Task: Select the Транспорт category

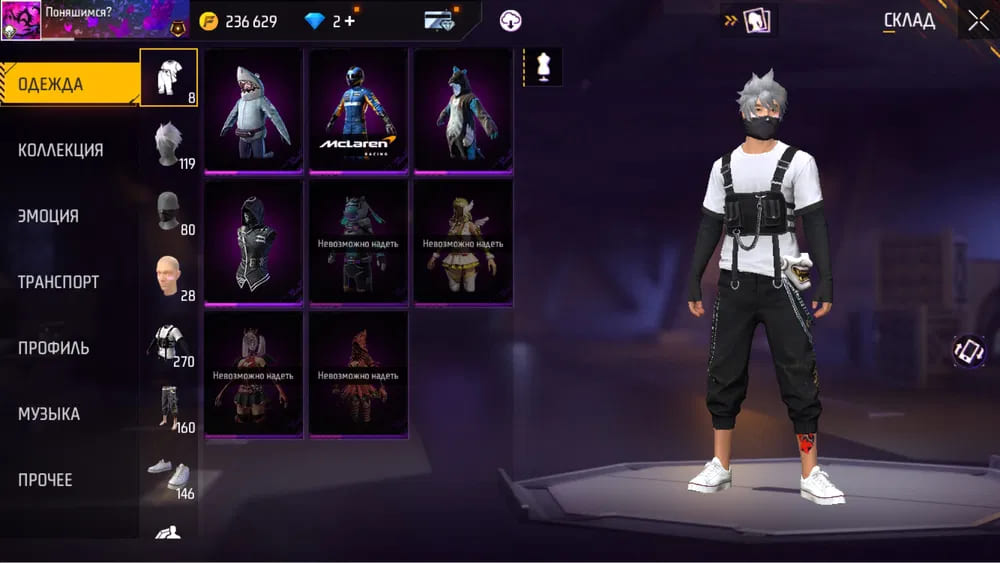Action: [x=58, y=282]
